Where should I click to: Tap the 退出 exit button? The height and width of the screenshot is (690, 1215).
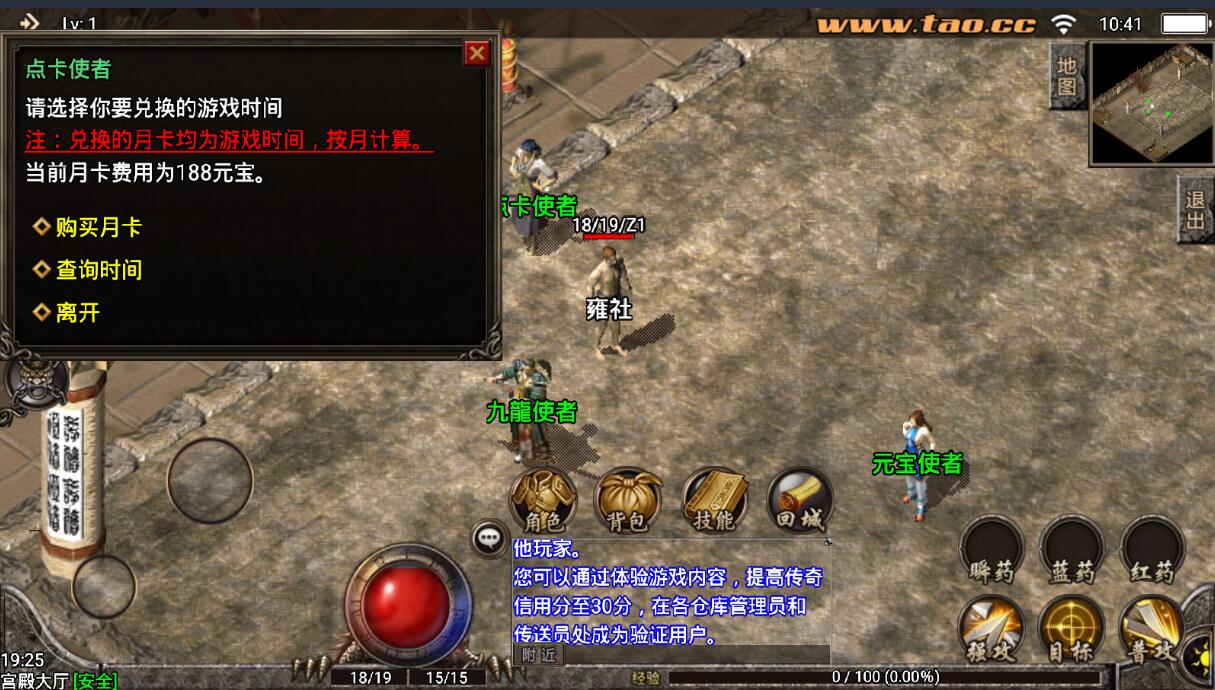pos(1195,210)
